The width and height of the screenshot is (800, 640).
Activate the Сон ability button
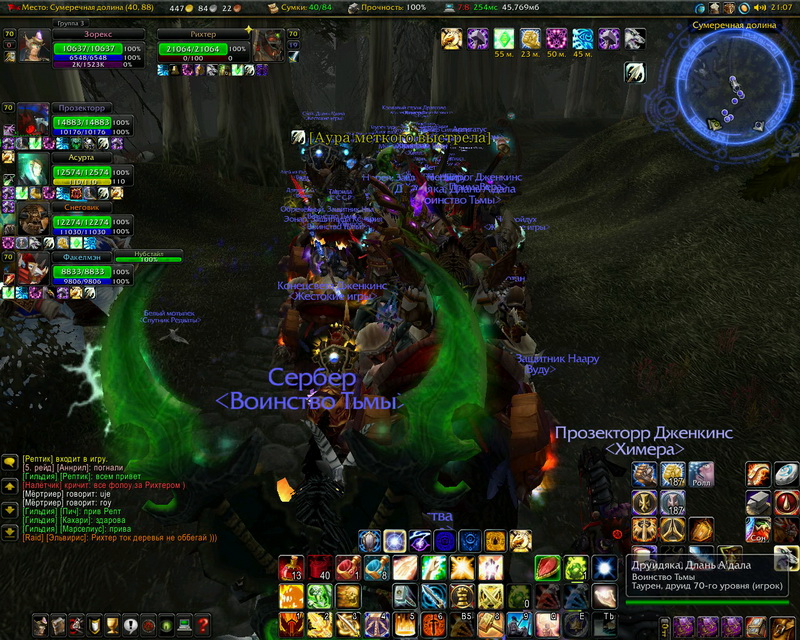[757, 528]
